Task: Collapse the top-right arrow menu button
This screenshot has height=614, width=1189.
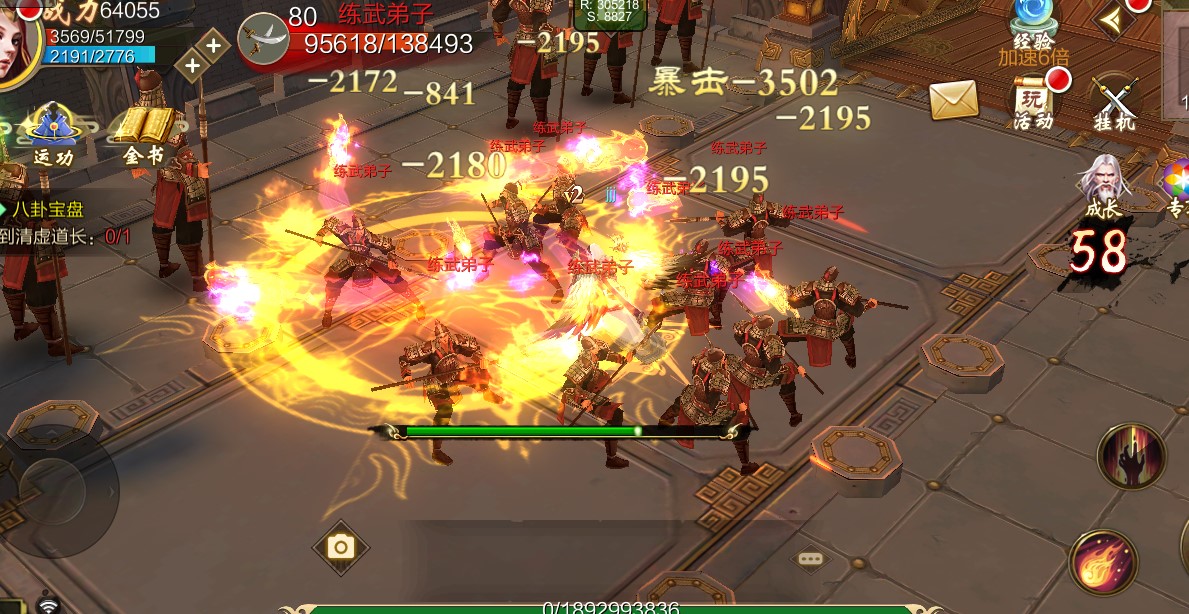Action: 1115,19
